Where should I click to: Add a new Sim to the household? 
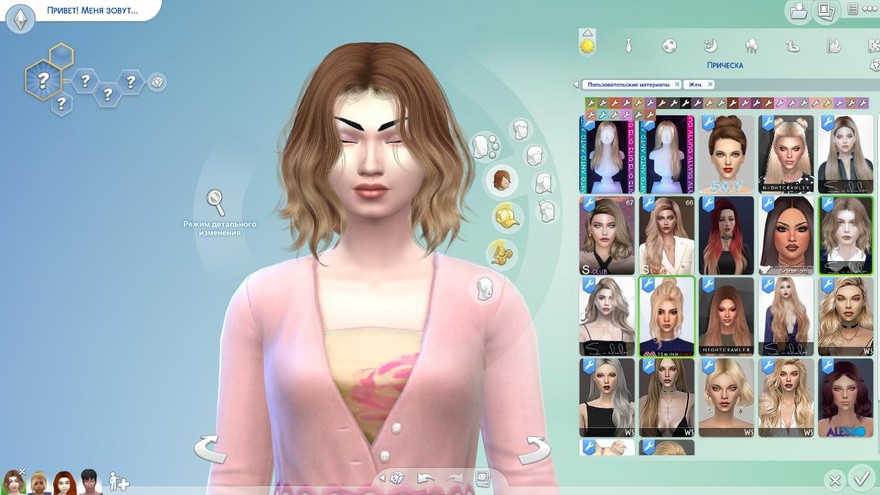click(119, 481)
